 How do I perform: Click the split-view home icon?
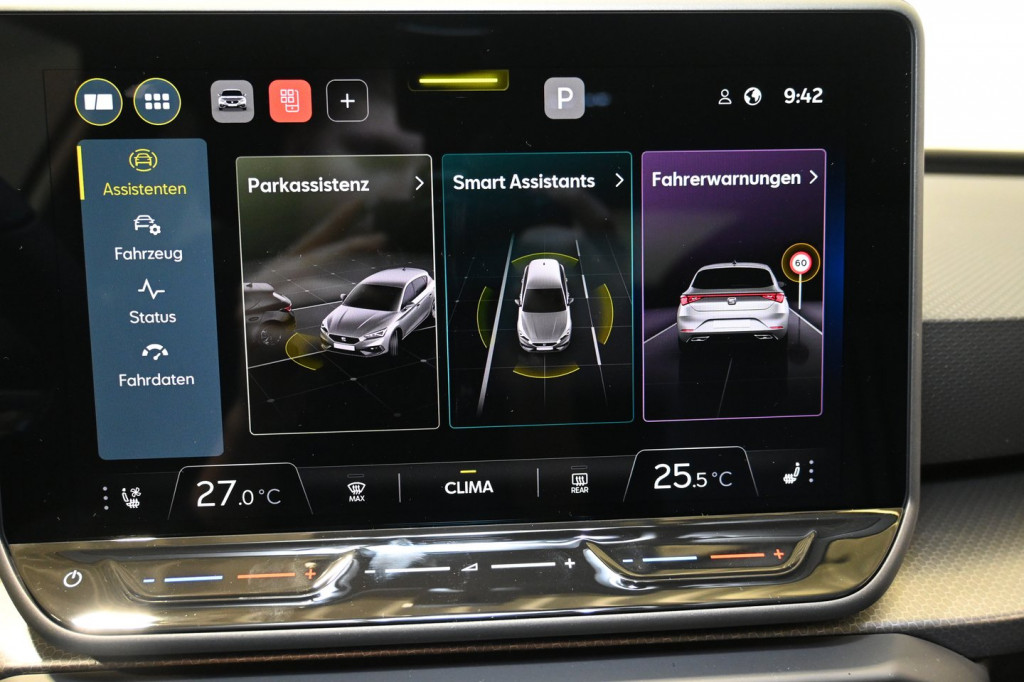[98, 102]
